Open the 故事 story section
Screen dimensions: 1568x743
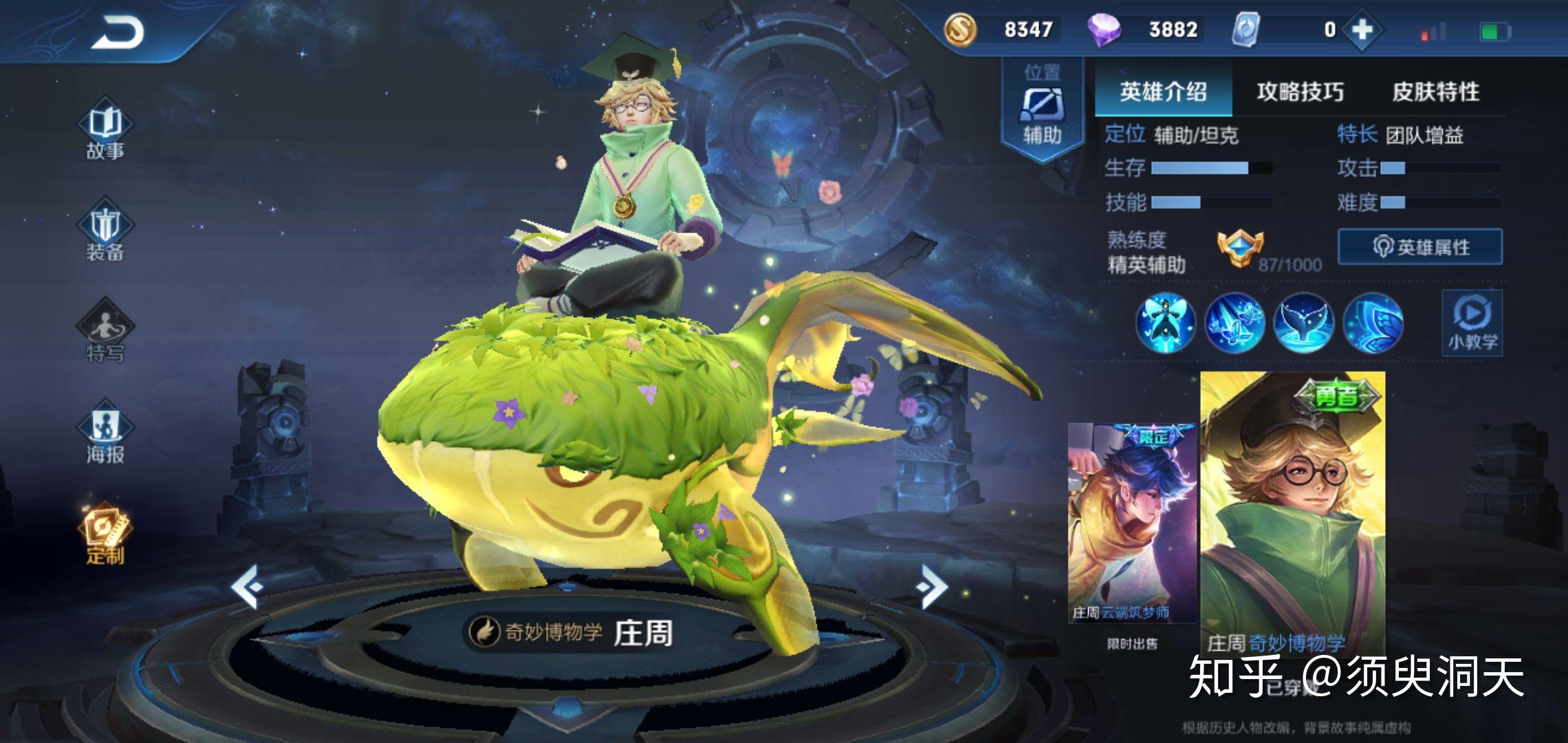(105, 132)
